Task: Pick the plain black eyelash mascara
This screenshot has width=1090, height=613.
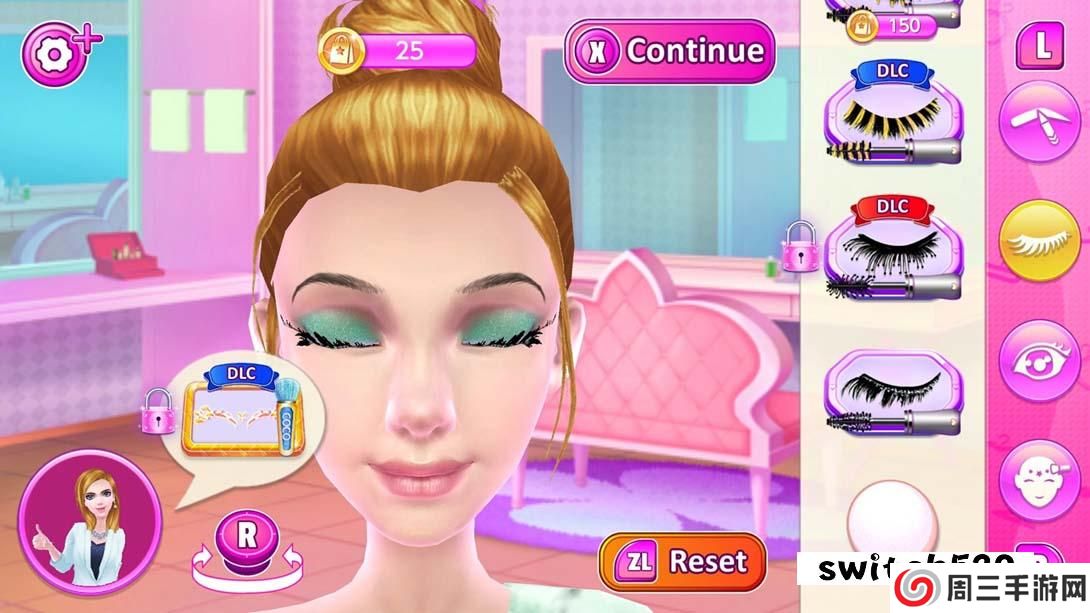Action: click(x=892, y=393)
